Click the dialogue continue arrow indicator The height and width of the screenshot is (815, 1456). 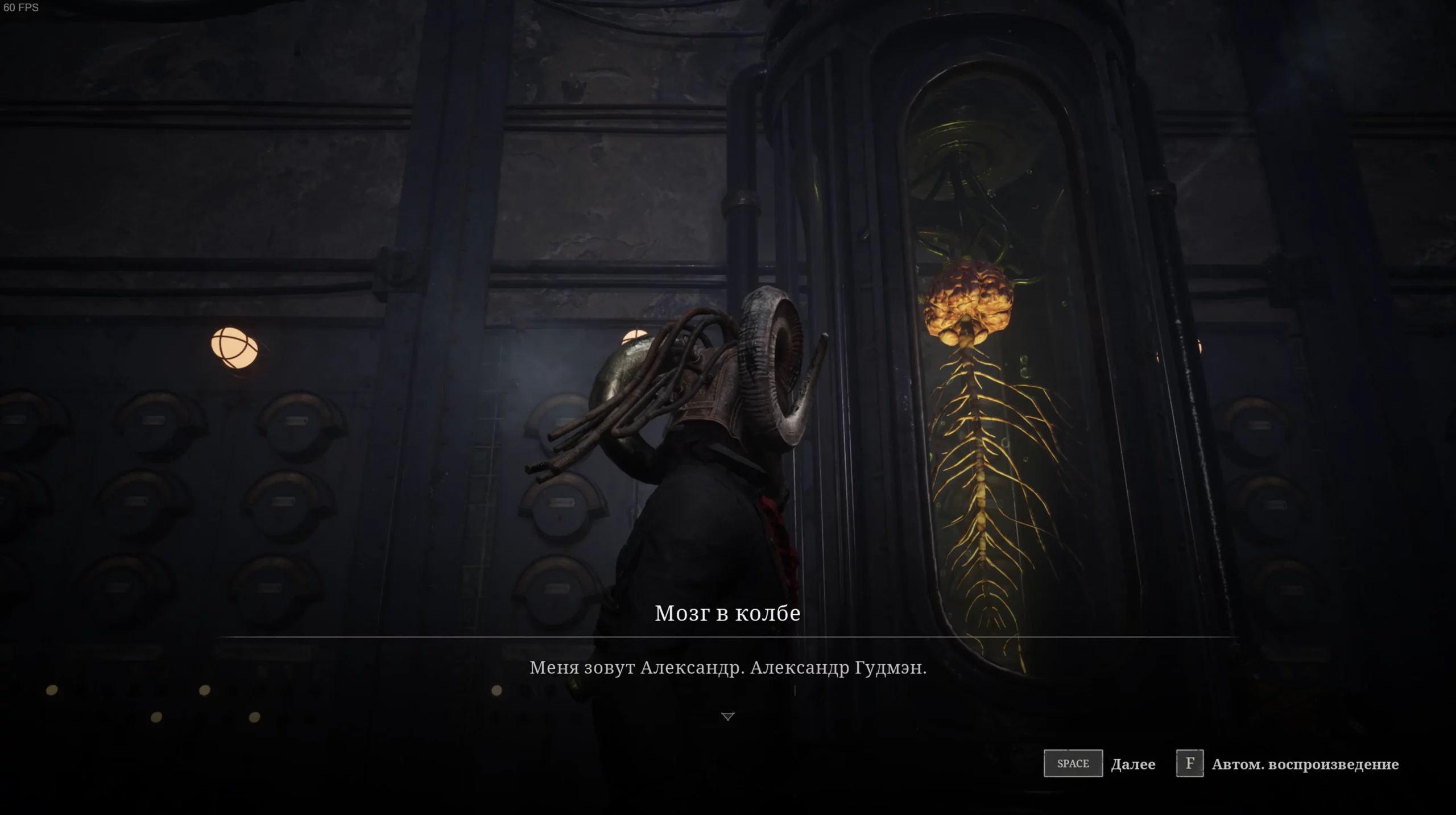point(728,717)
